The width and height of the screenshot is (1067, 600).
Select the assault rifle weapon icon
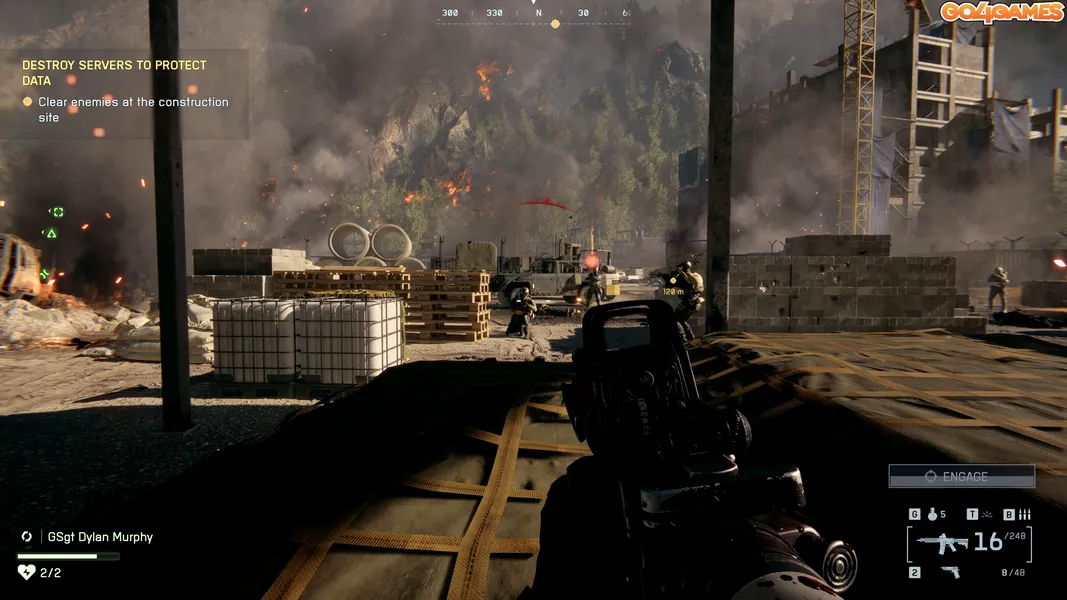pos(942,543)
